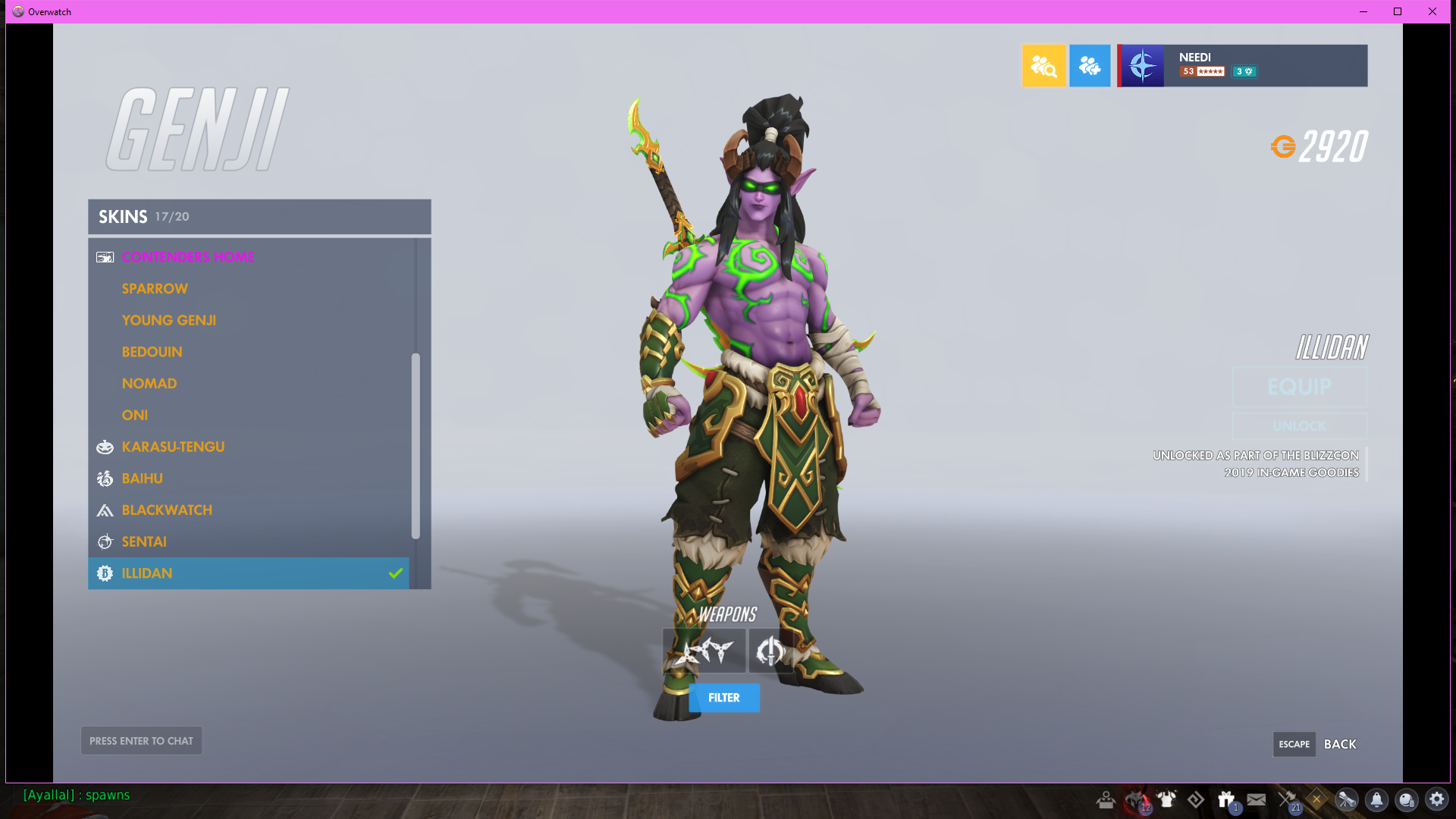Screen dimensions: 1456x819
Task: Select the shuriken weapon variant icon
Action: coord(704,651)
